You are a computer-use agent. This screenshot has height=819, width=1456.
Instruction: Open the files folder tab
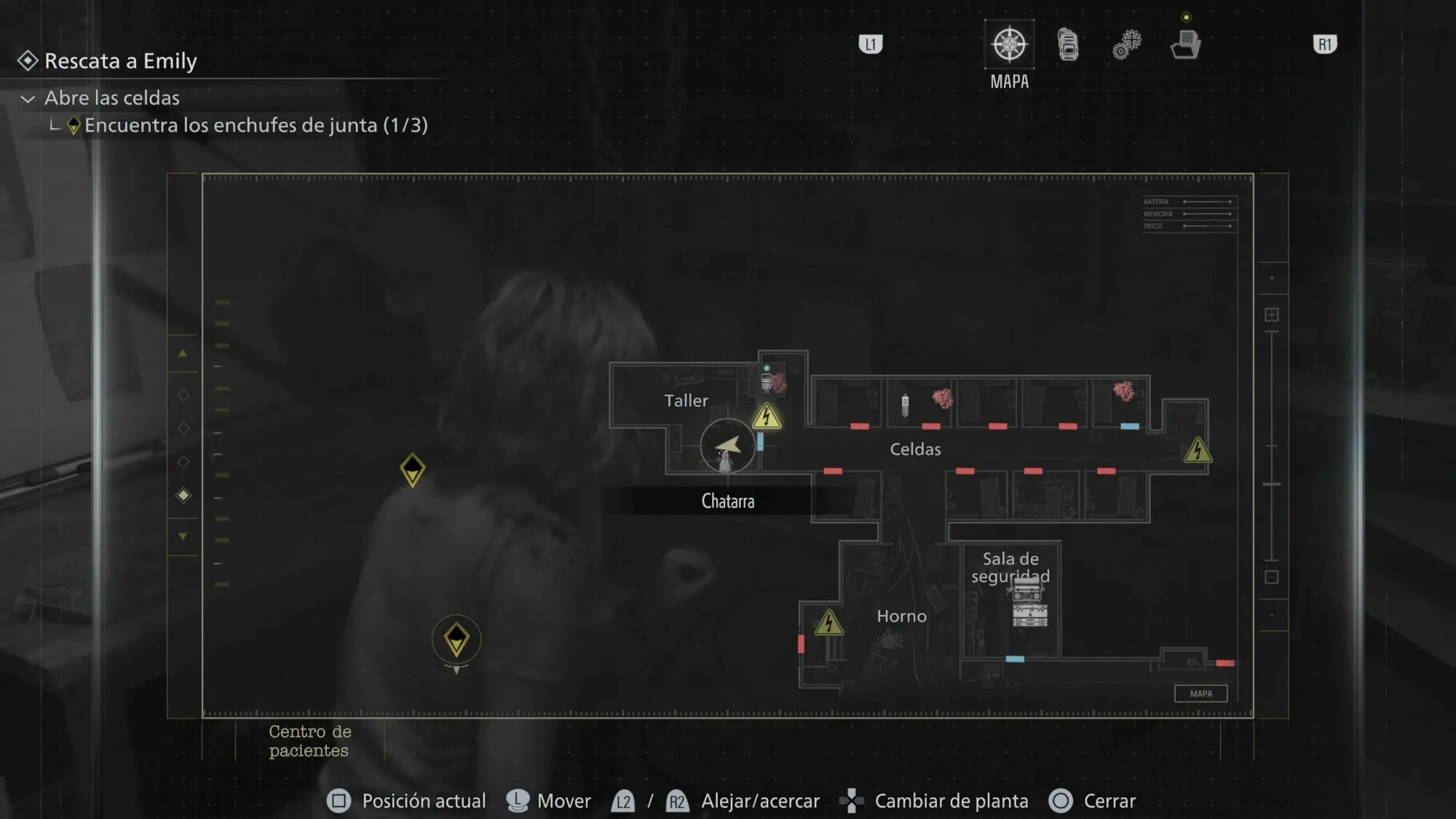(1185, 44)
